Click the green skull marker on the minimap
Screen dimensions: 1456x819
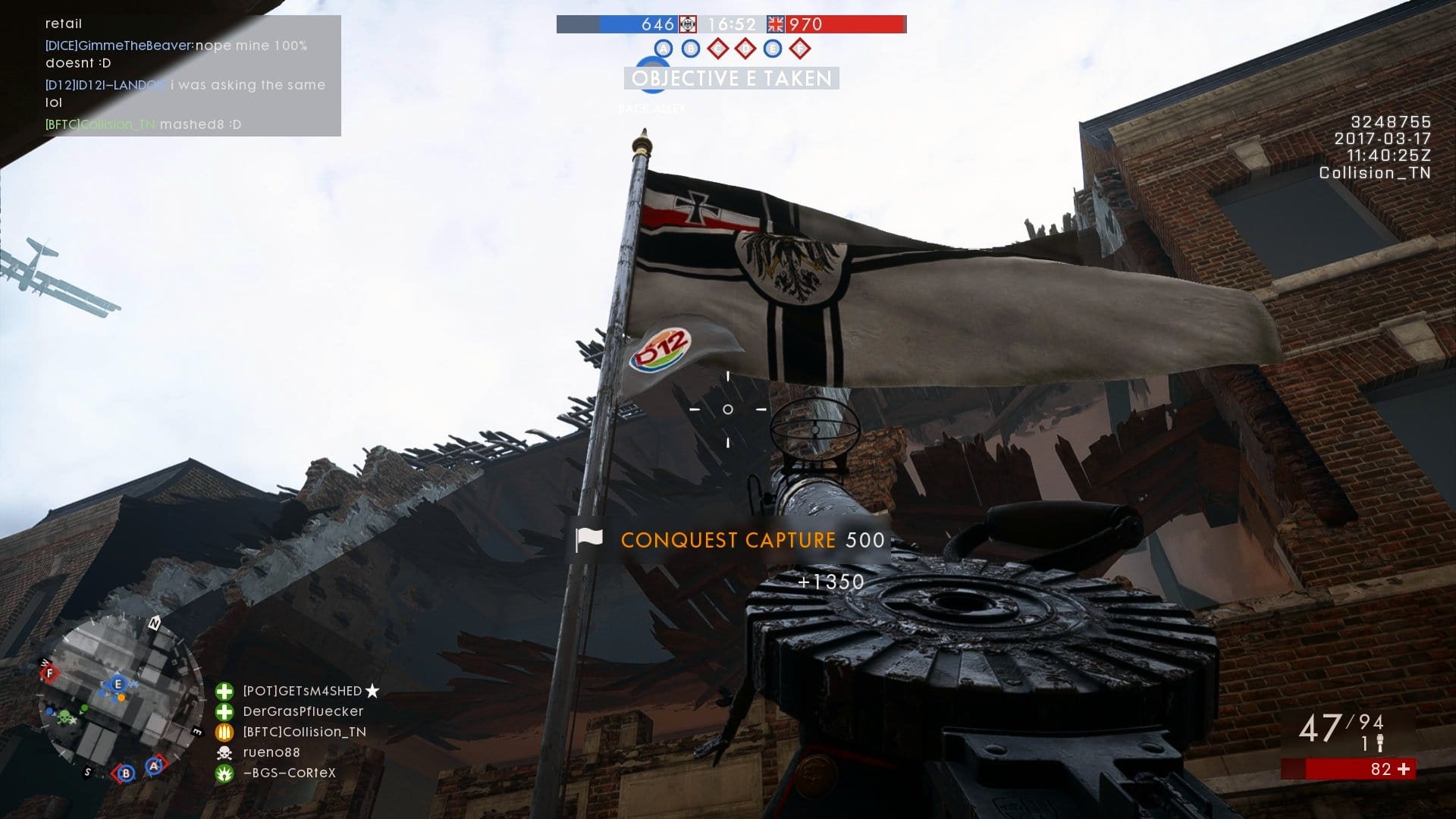(67, 717)
